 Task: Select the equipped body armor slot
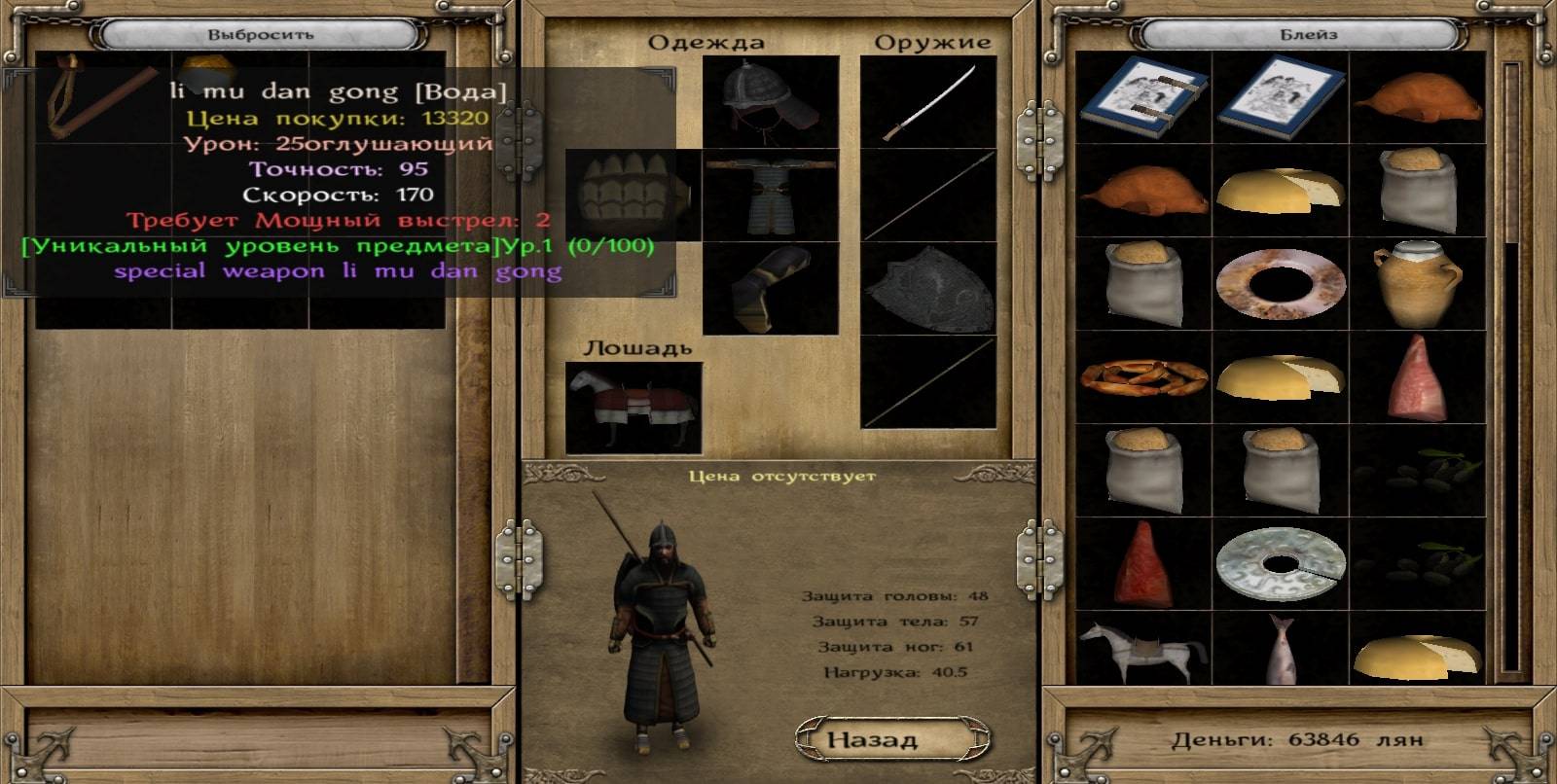point(771,195)
